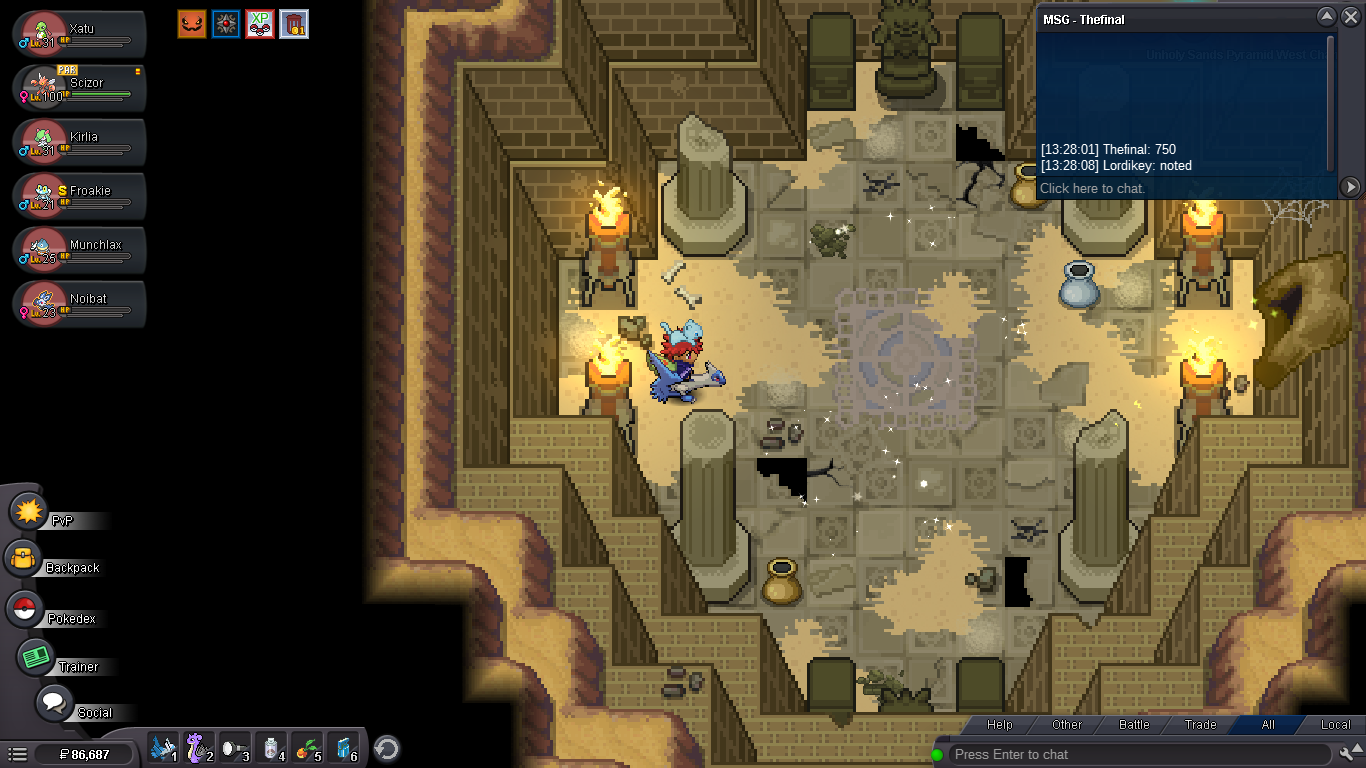Open the PvP menu
The image size is (1366, 768).
(30, 512)
